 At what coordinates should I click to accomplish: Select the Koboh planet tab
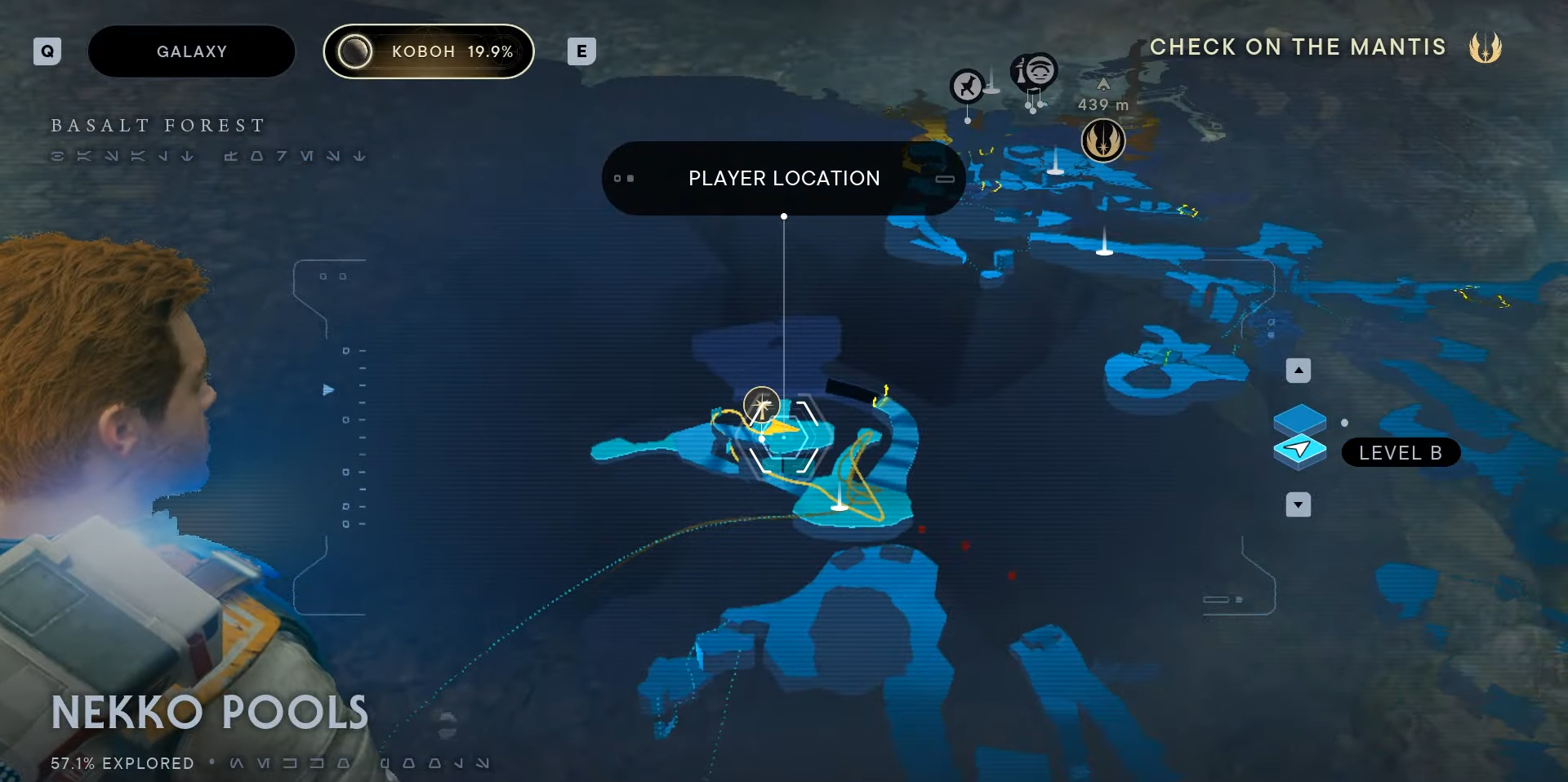(x=429, y=51)
